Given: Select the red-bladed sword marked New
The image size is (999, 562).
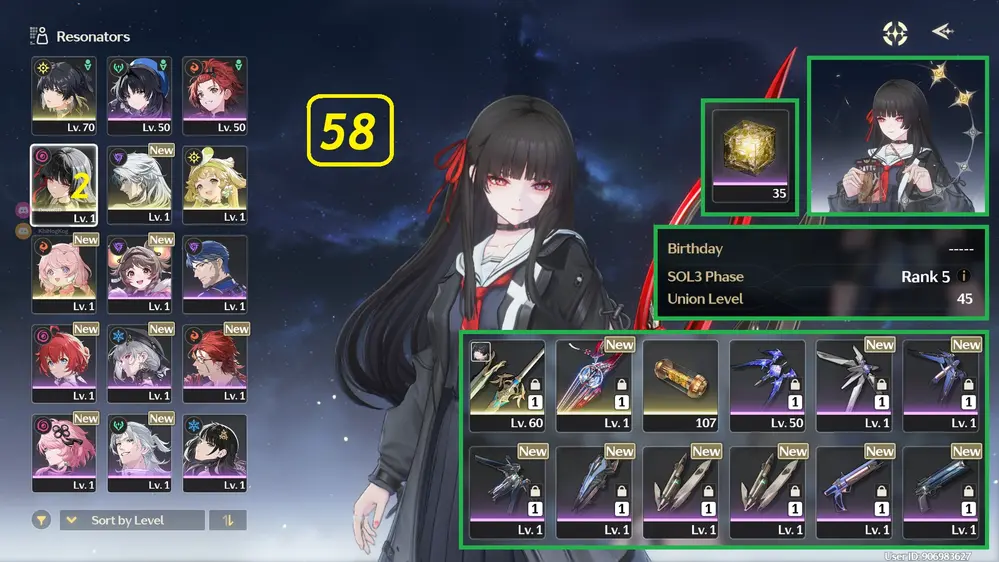Looking at the screenshot, I should [x=594, y=385].
